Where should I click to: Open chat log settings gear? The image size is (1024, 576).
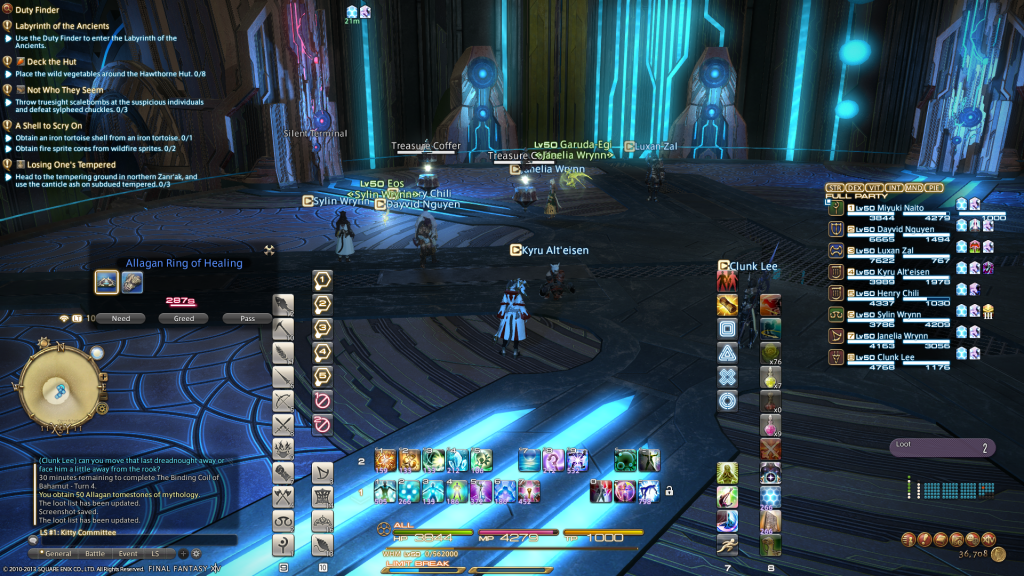point(196,553)
